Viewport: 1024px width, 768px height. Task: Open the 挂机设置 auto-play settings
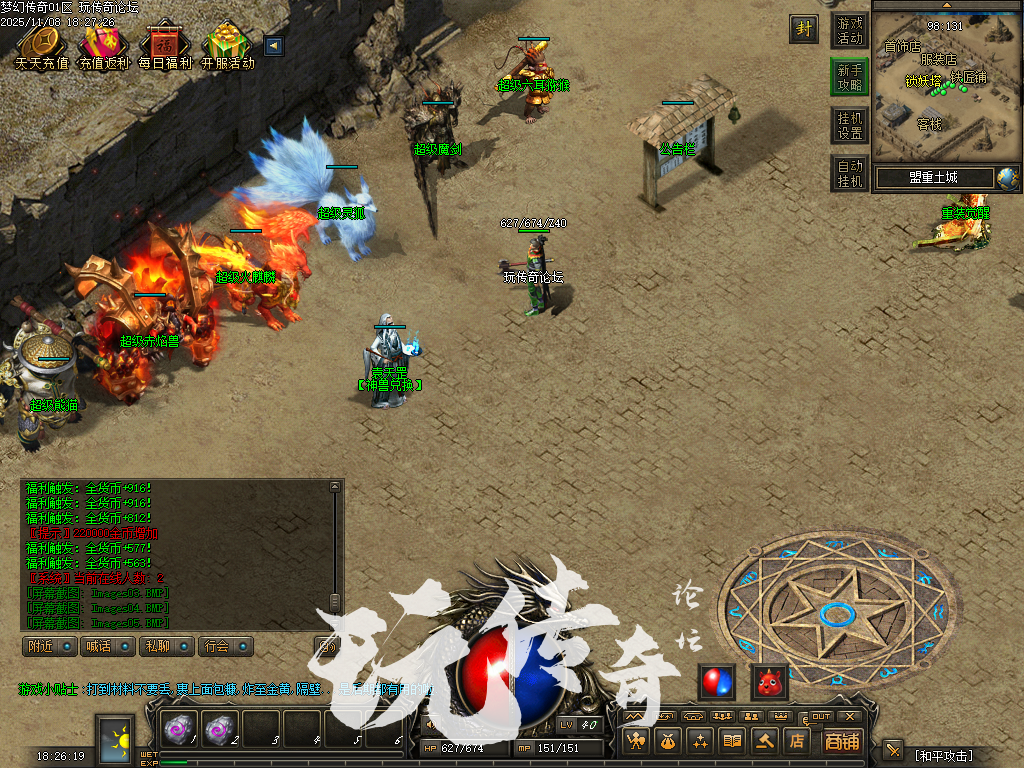[x=849, y=125]
